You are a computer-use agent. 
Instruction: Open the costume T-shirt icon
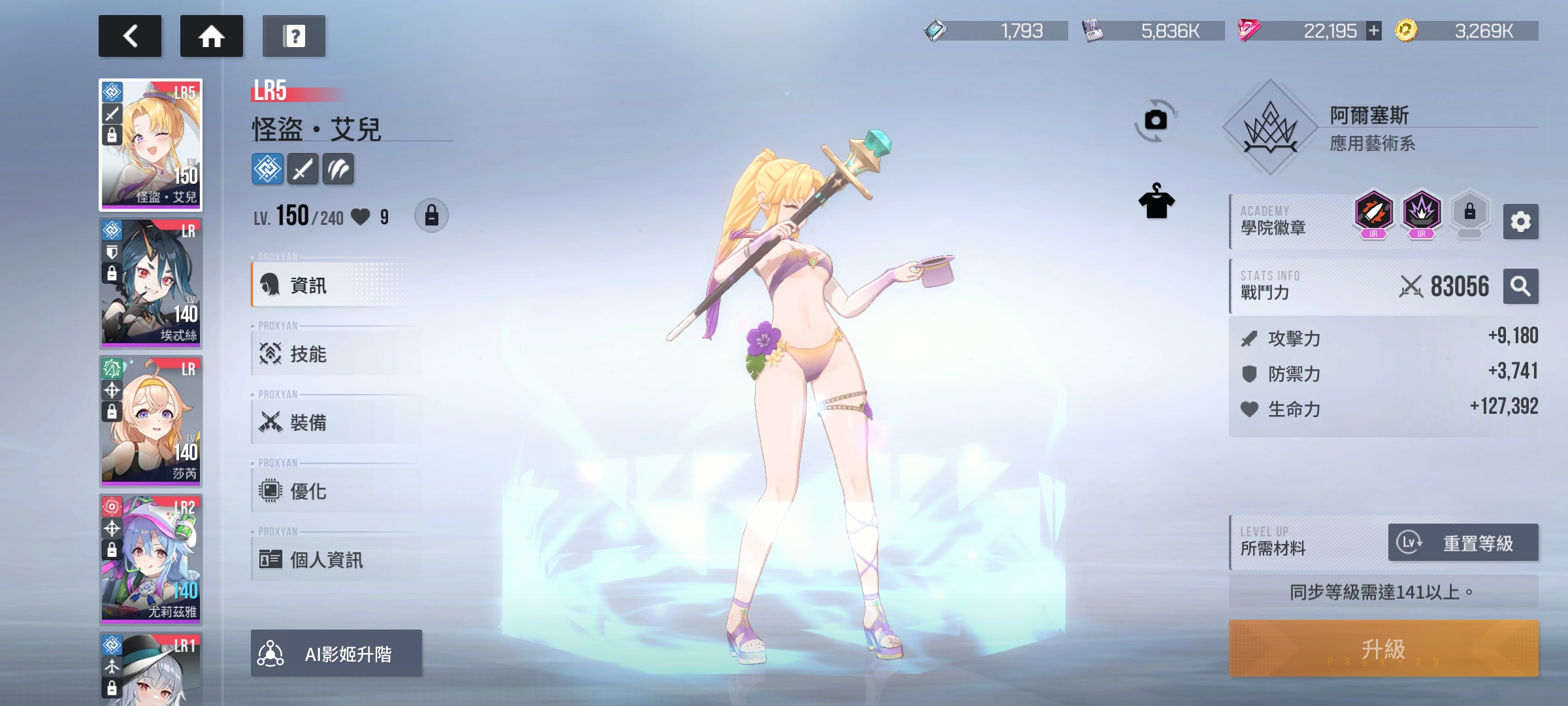pos(1156,202)
